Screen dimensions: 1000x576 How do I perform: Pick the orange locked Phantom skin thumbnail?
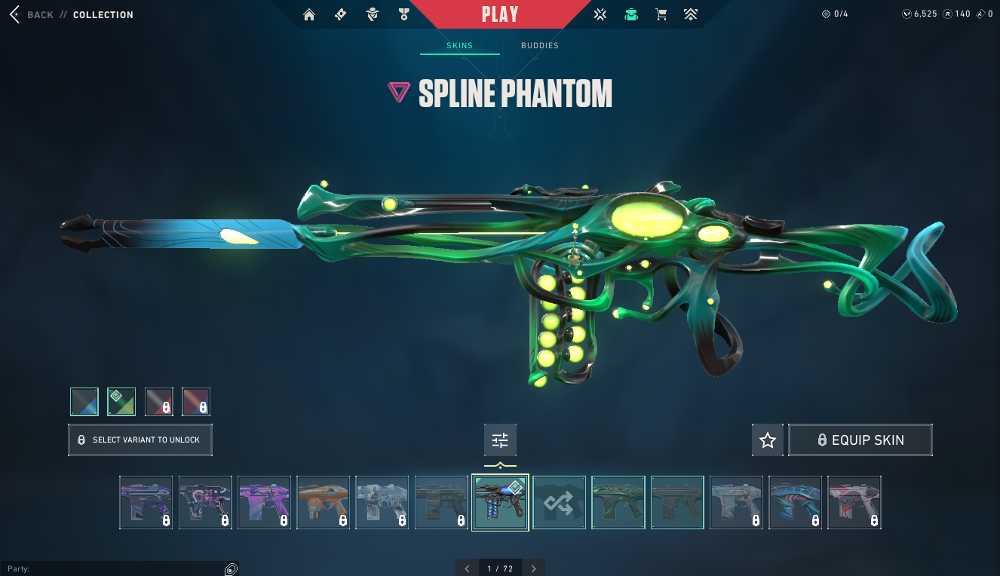tap(323, 502)
